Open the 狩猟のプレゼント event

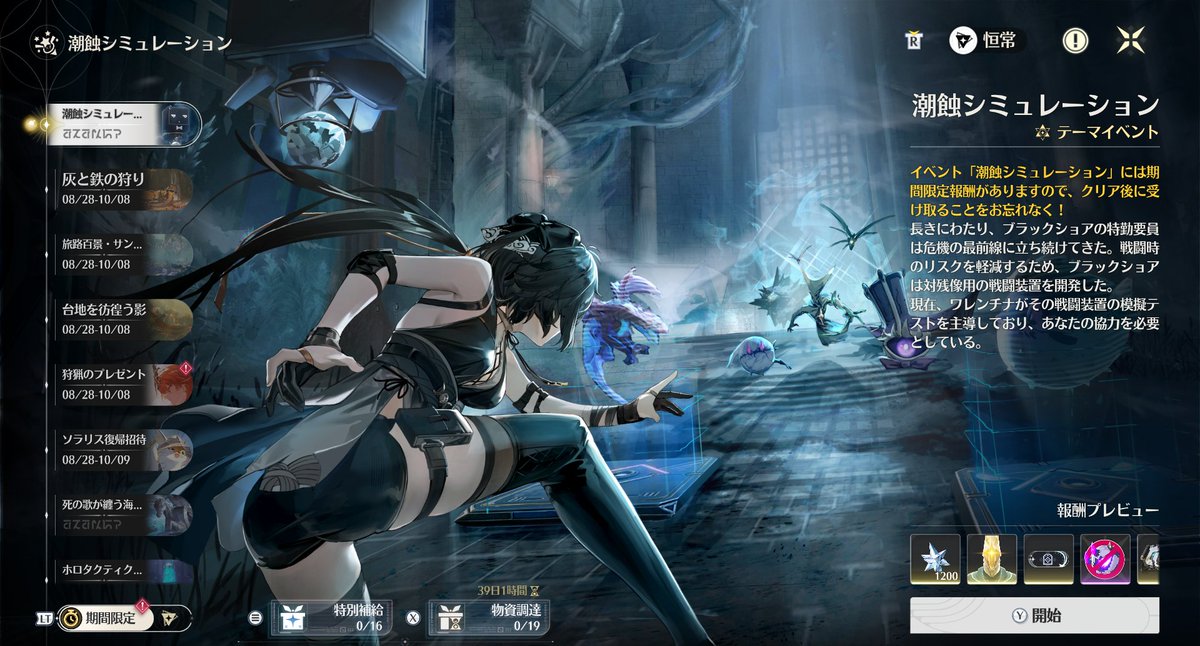point(120,382)
